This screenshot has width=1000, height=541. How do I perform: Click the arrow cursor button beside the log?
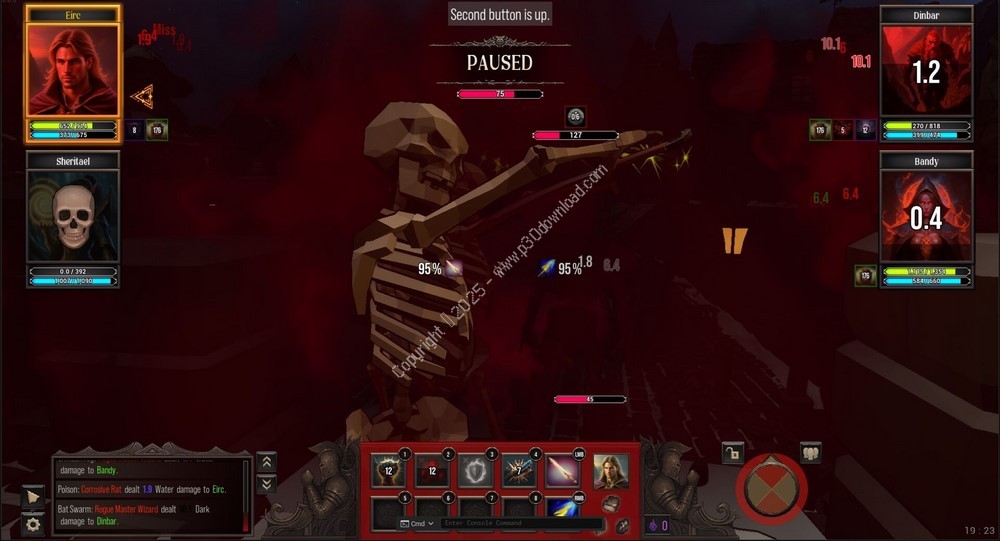coord(33,497)
